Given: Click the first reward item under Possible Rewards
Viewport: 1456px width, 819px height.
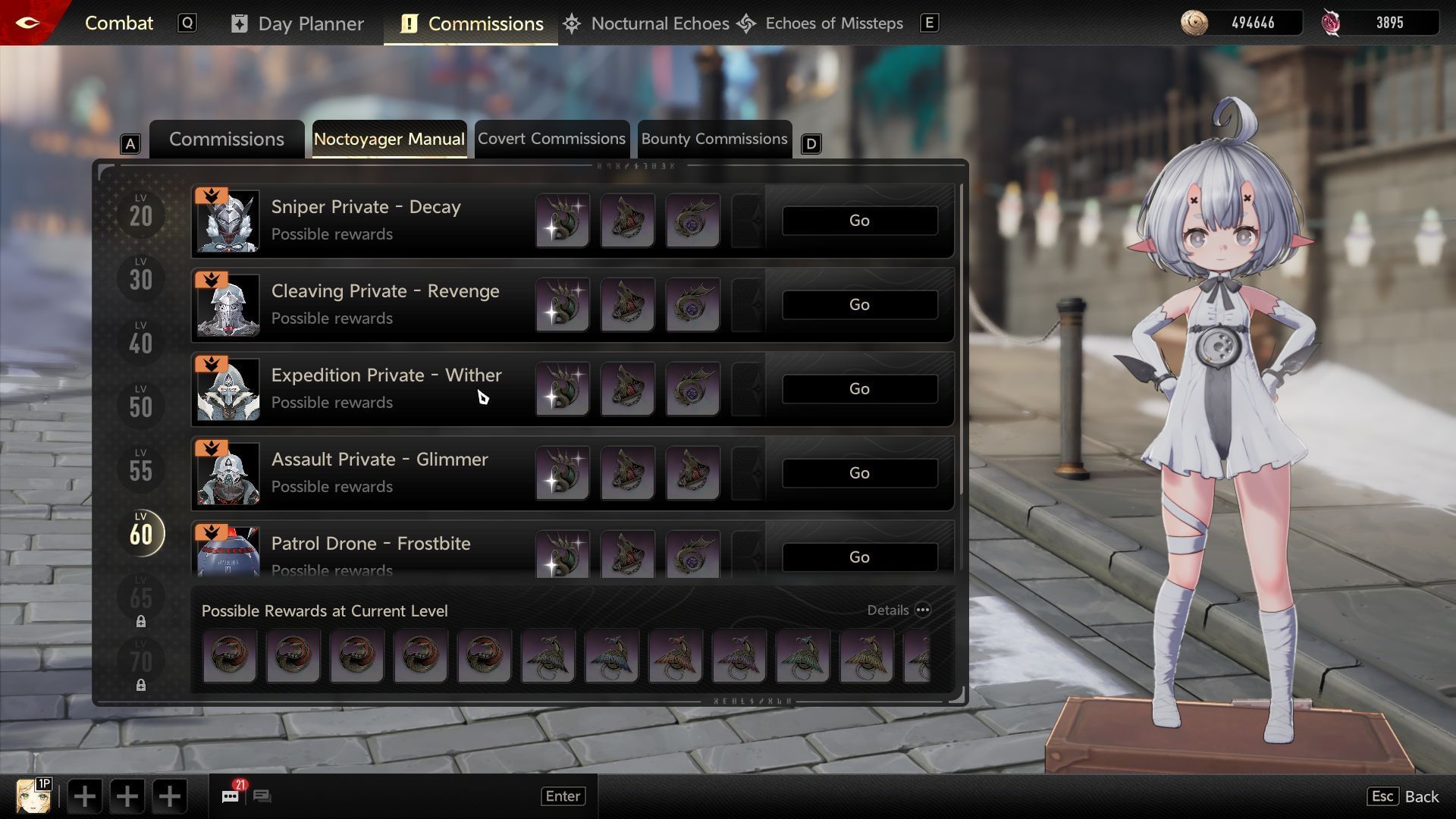Looking at the screenshot, I should click(230, 655).
